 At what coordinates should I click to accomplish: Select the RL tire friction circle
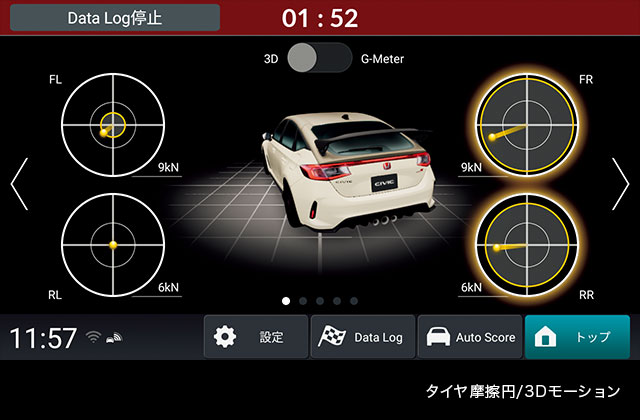pyautogui.click(x=112, y=243)
